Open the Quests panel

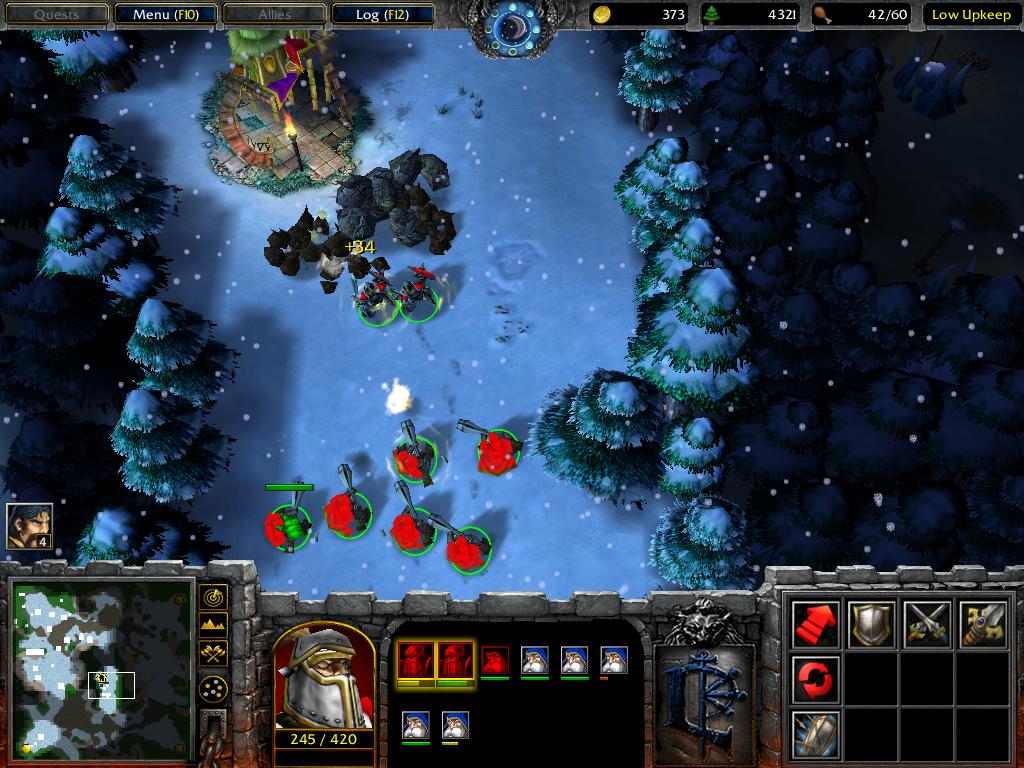(55, 14)
